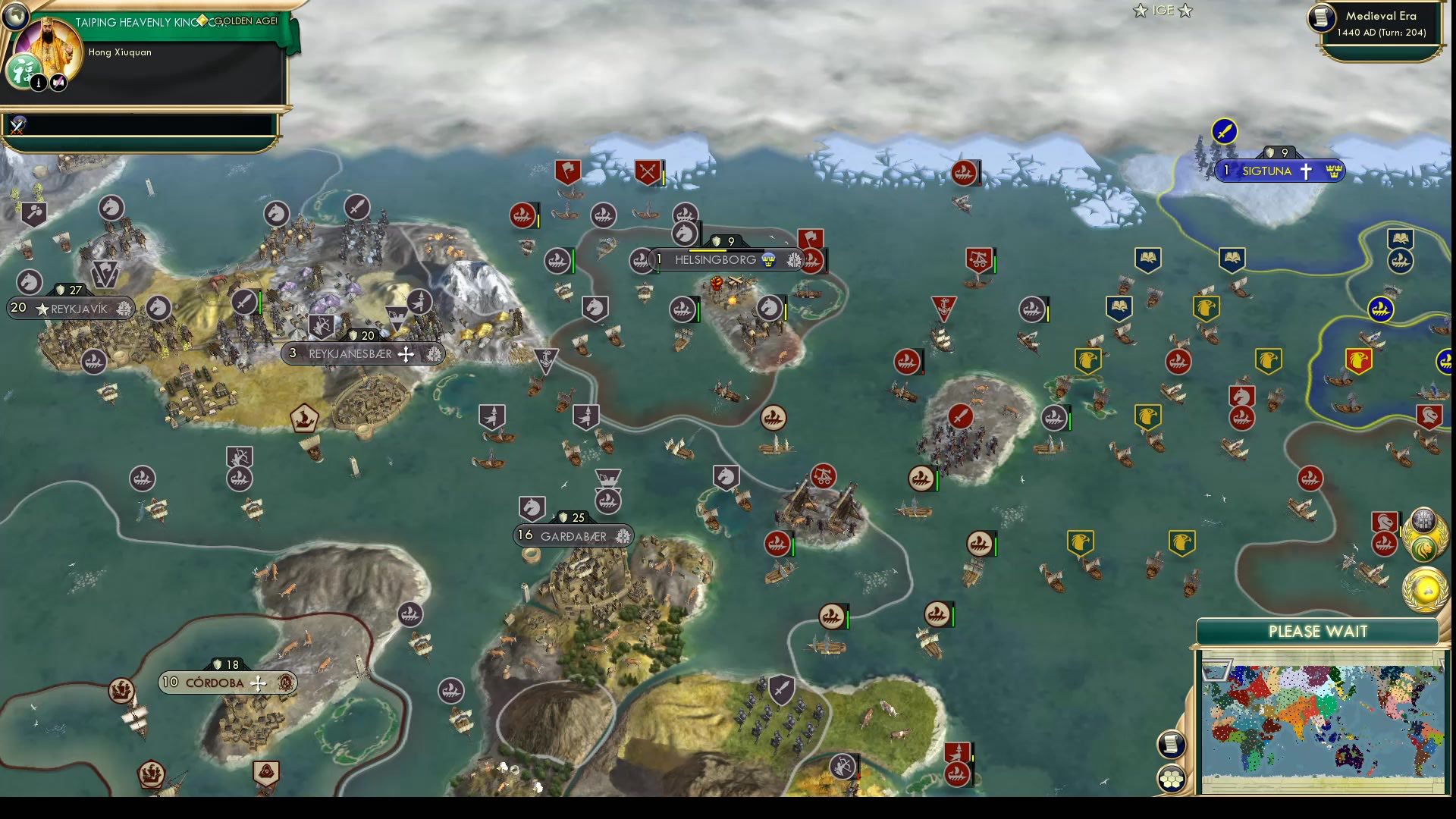Click the hexagon strategic view icon
This screenshot has width=1456, height=819.
(x=1172, y=778)
